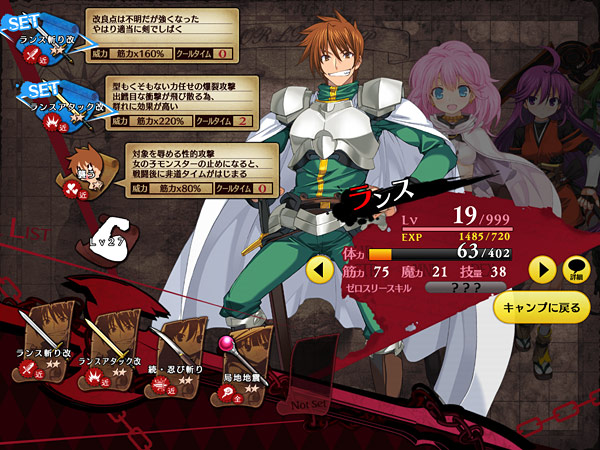Show the next character with right arrow

pyautogui.click(x=541, y=269)
